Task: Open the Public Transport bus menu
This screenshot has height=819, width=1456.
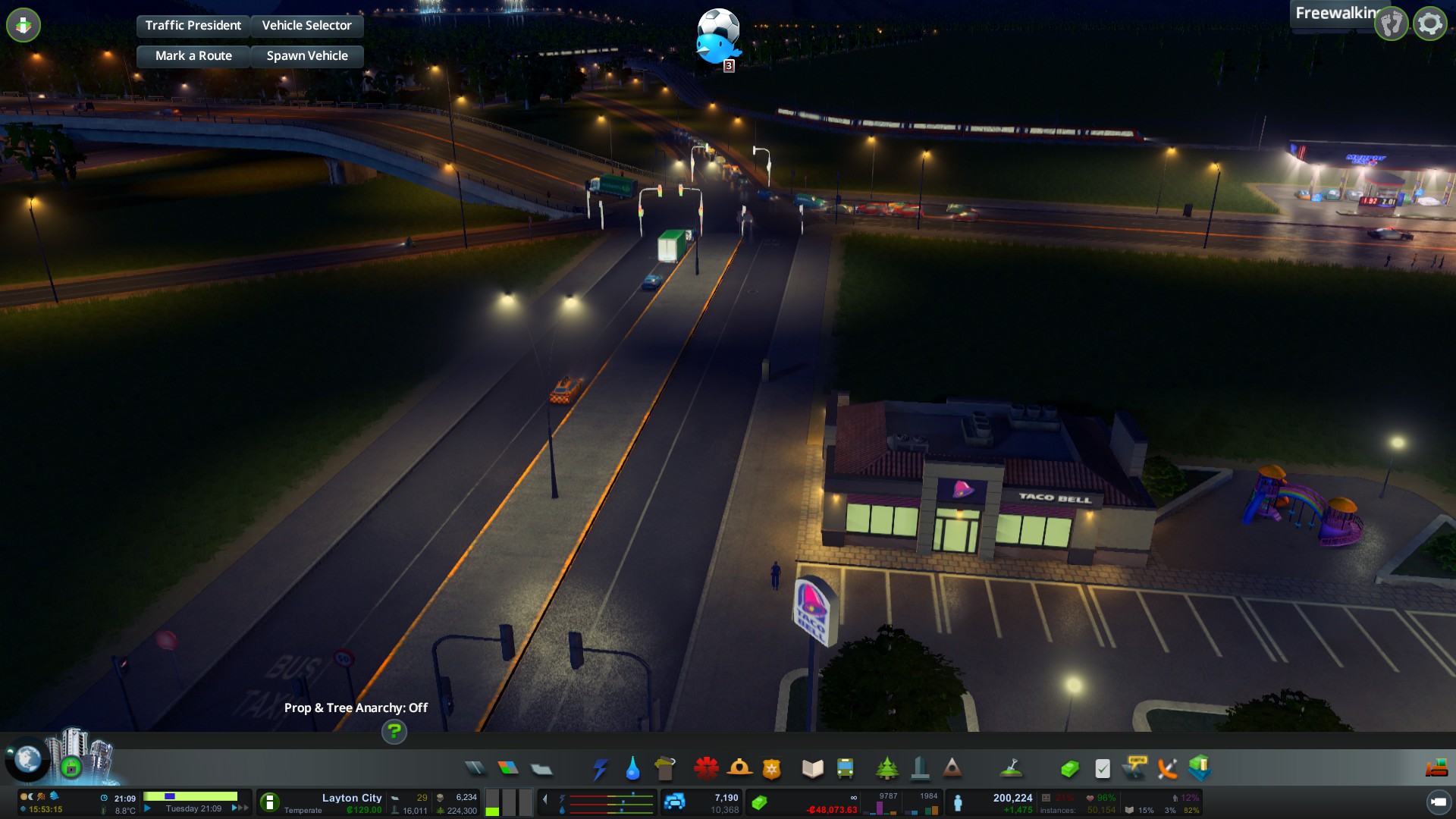Action: click(x=845, y=768)
